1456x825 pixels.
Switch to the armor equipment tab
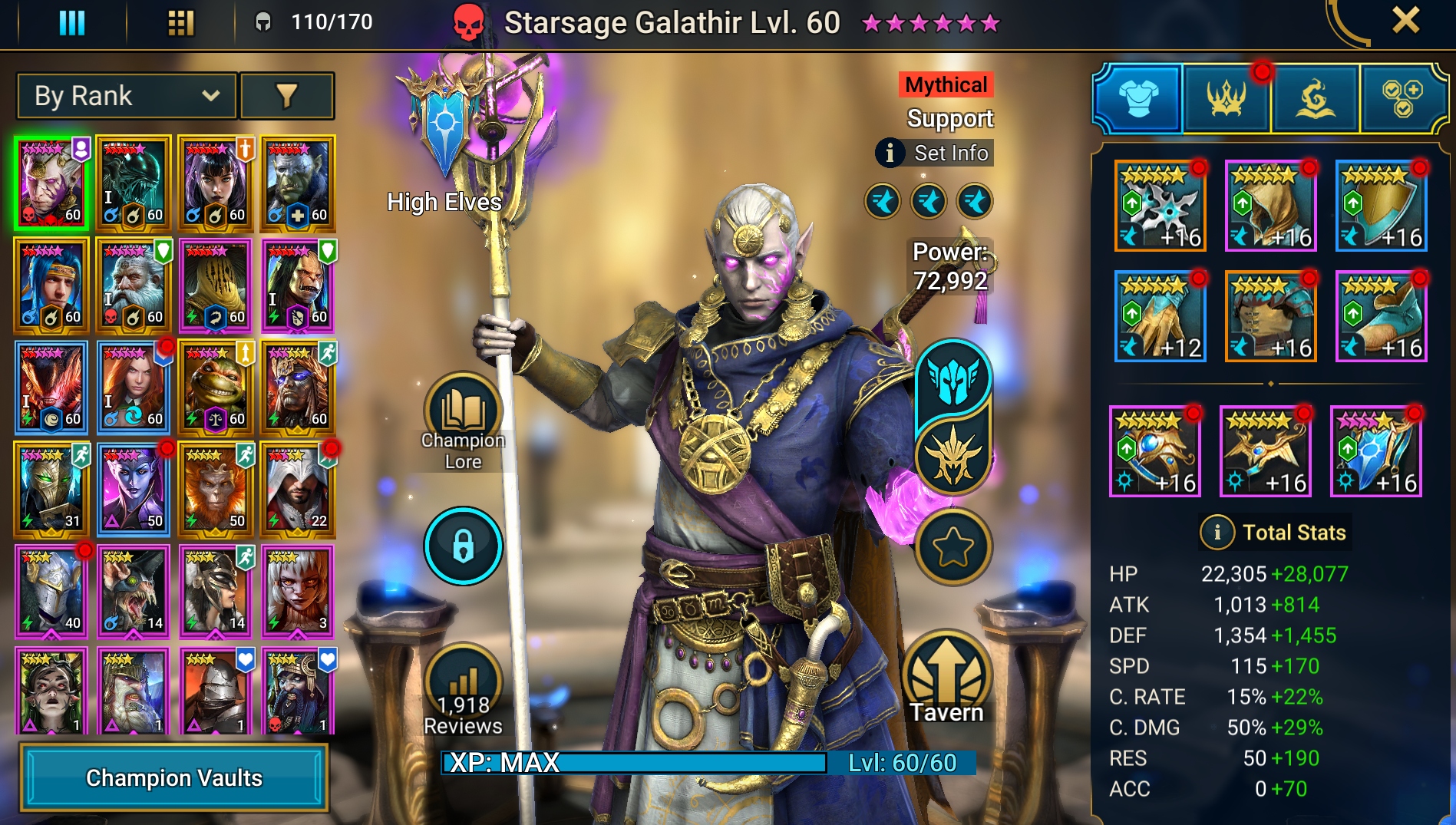(1138, 98)
